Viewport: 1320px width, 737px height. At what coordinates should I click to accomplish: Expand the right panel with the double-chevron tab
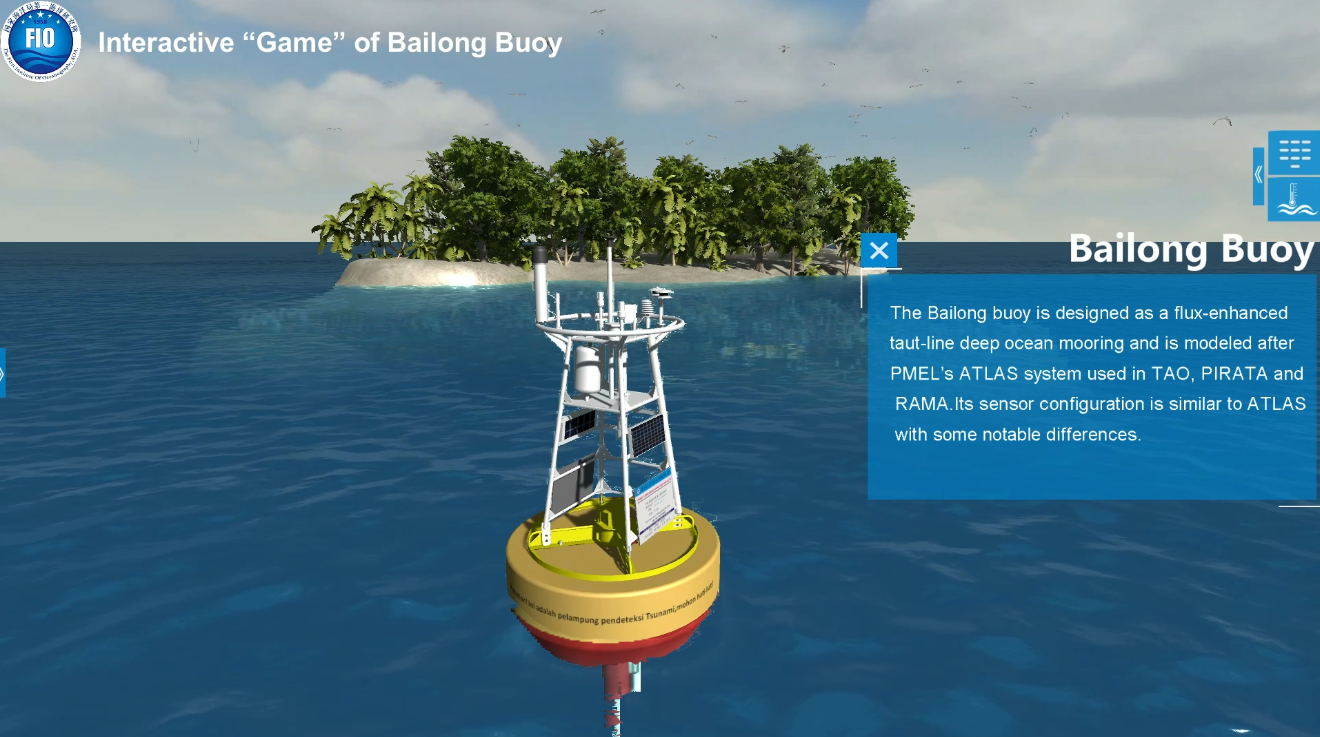click(x=1258, y=176)
